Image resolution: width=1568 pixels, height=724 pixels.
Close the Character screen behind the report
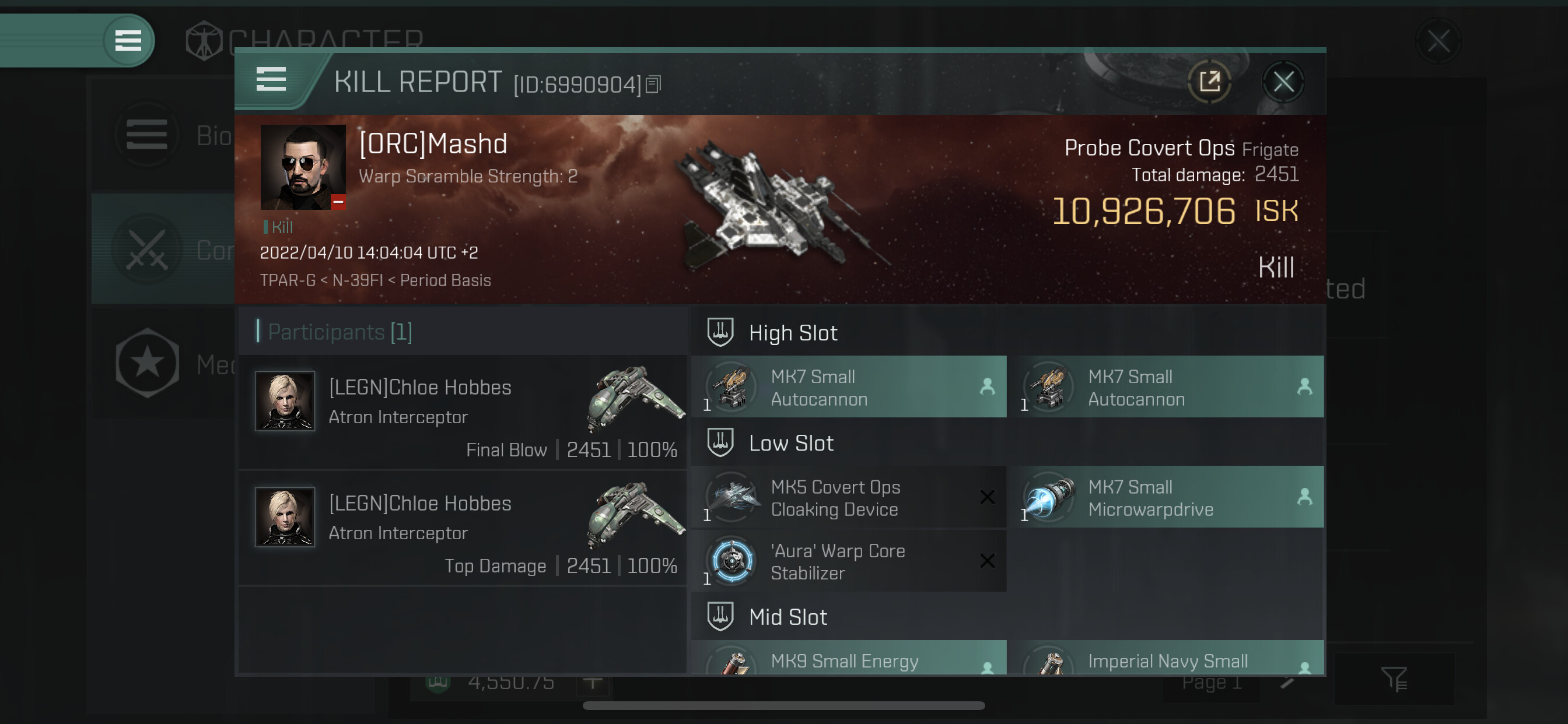[x=1438, y=42]
